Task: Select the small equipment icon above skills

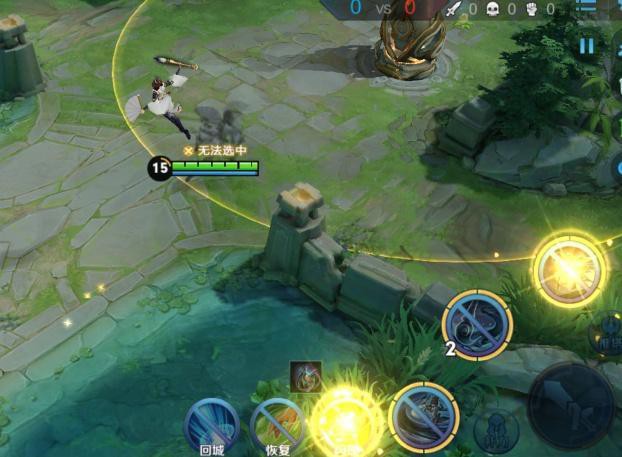Action: pos(306,376)
